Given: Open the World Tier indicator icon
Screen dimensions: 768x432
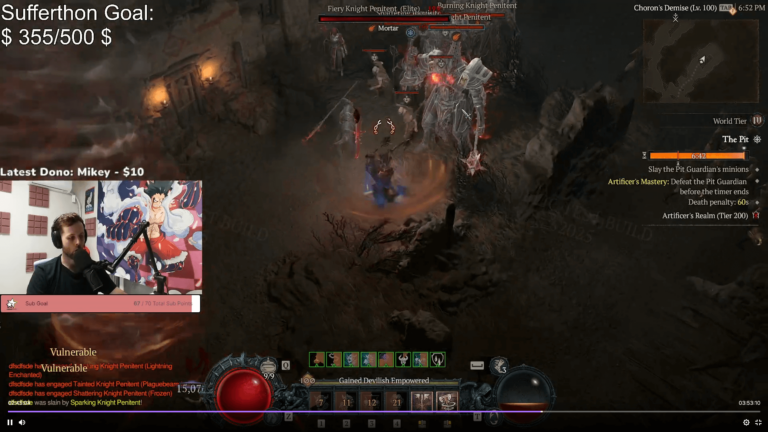Looking at the screenshot, I should [x=756, y=121].
